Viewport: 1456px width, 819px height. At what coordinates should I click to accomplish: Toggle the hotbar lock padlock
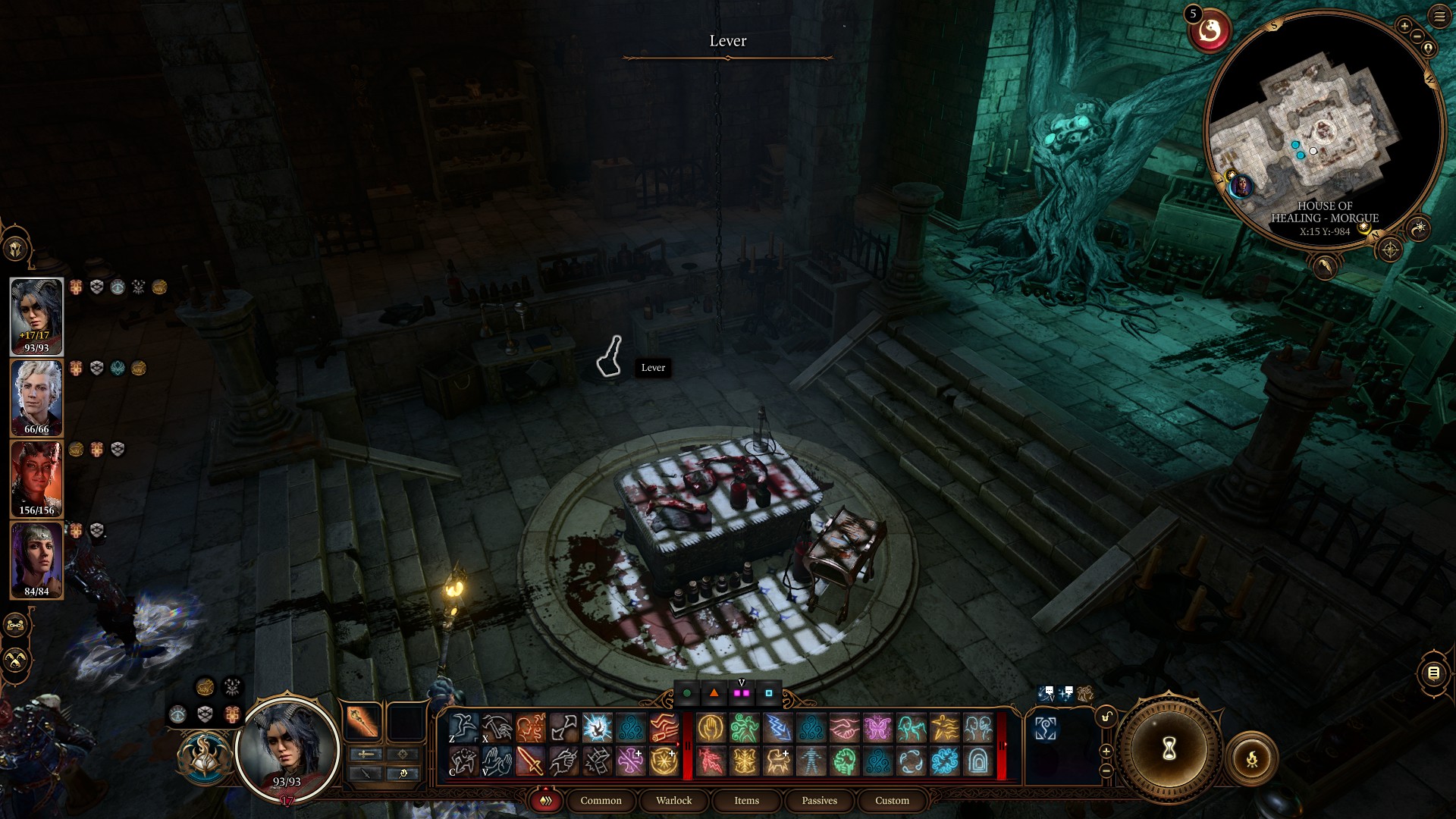[1106, 717]
